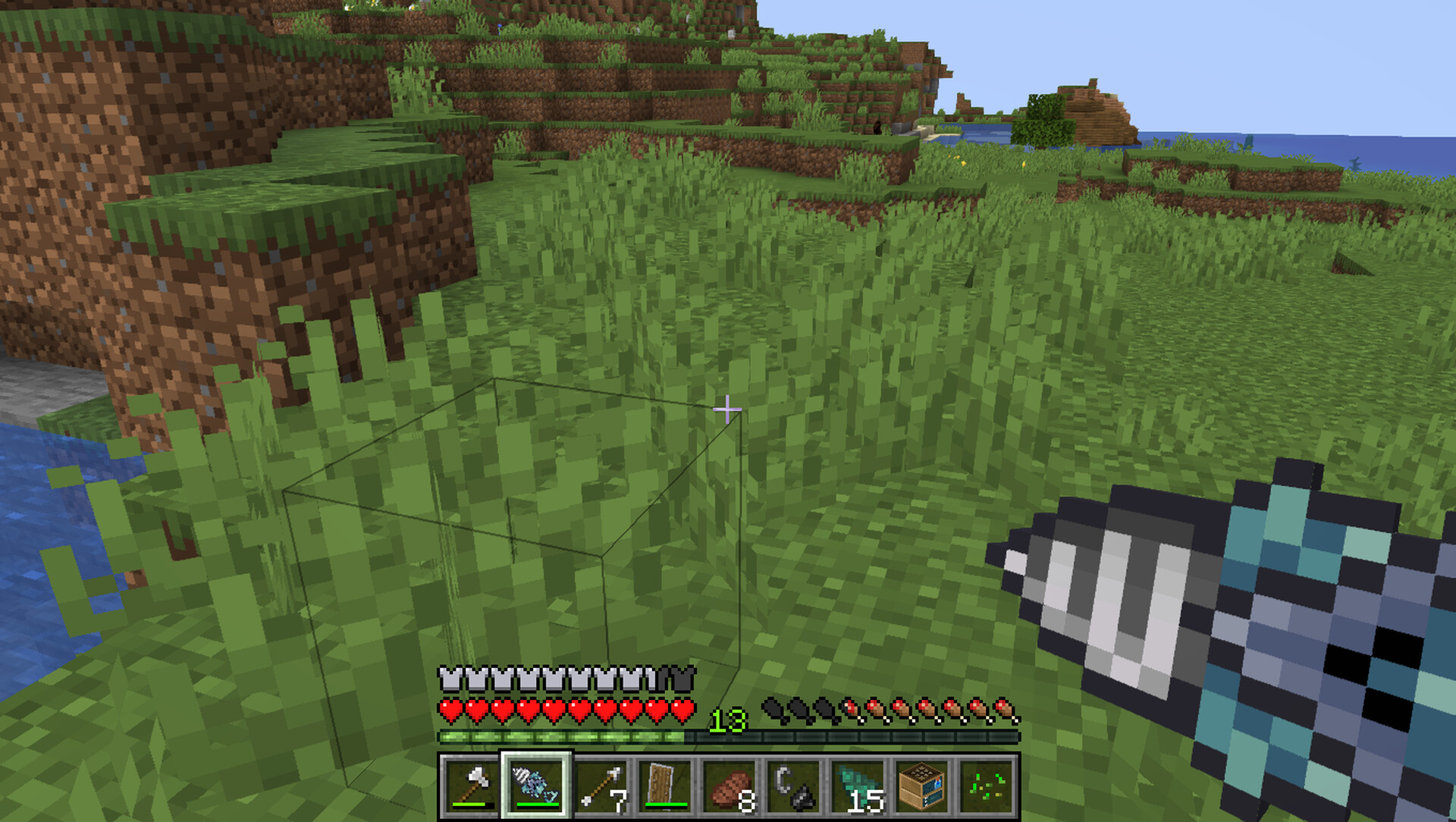Select the cooked meat hotbar slot
Image resolution: width=1456 pixels, height=822 pixels.
[x=730, y=786]
